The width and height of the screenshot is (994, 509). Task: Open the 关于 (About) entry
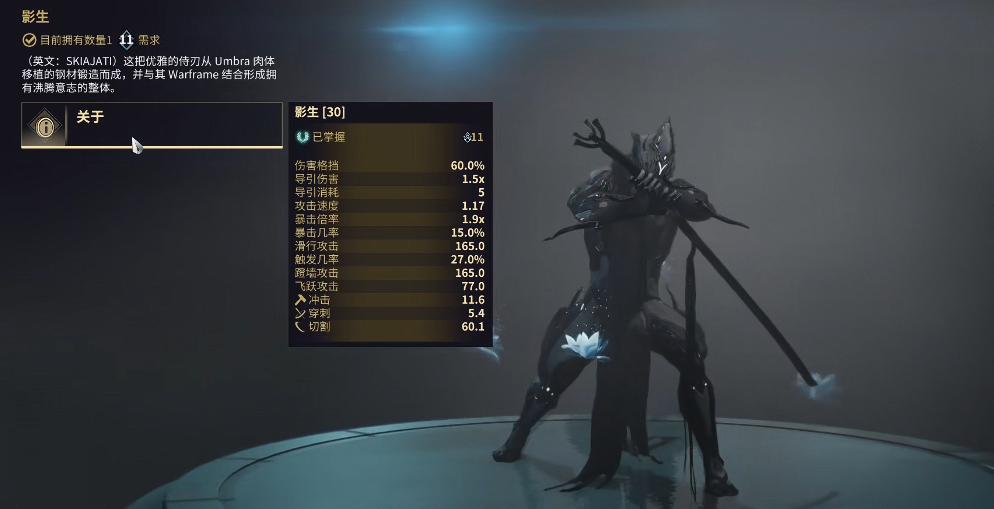(151, 125)
